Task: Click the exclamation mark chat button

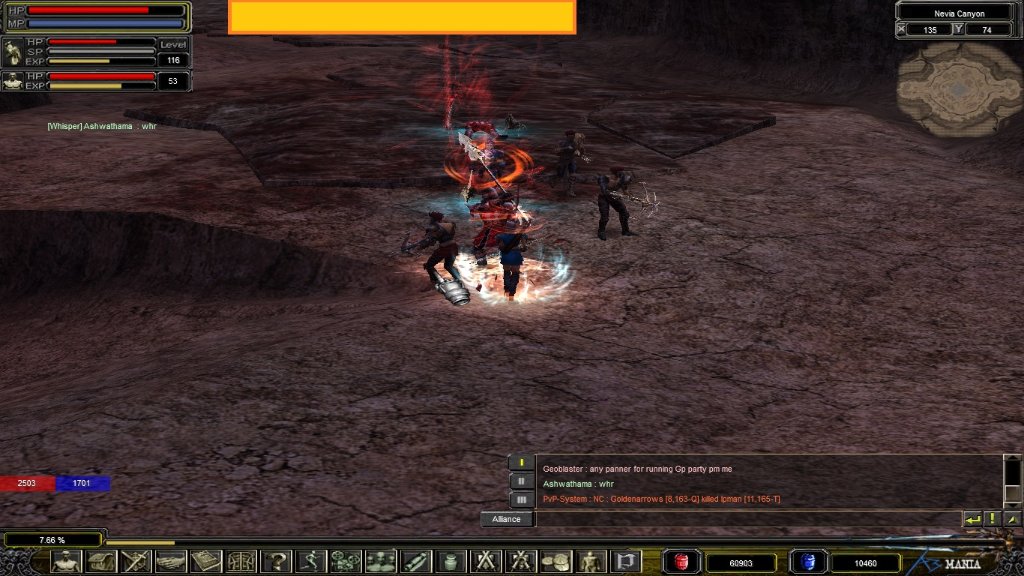Action: pyautogui.click(x=993, y=519)
